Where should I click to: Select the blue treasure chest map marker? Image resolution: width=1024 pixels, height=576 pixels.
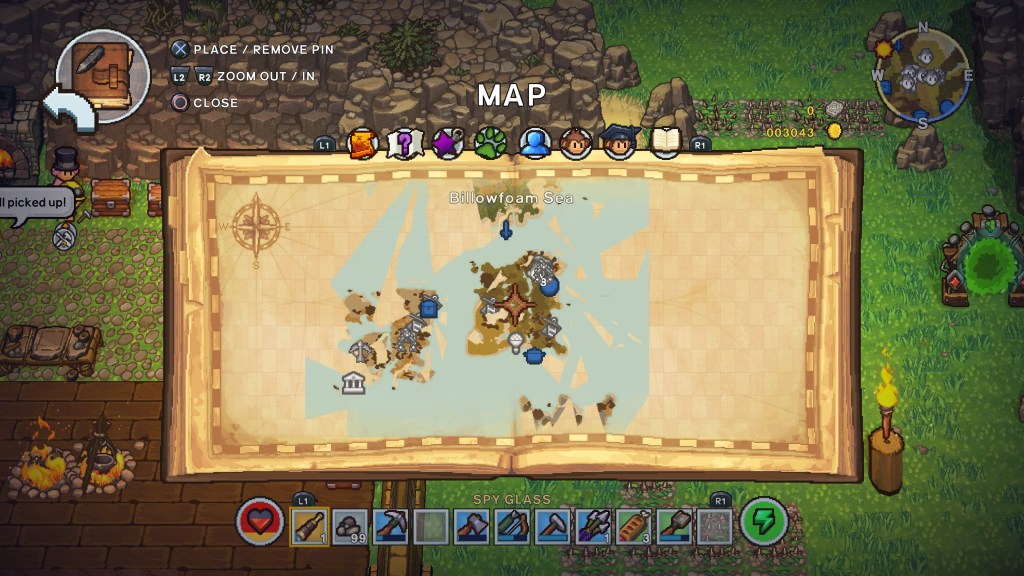[430, 307]
